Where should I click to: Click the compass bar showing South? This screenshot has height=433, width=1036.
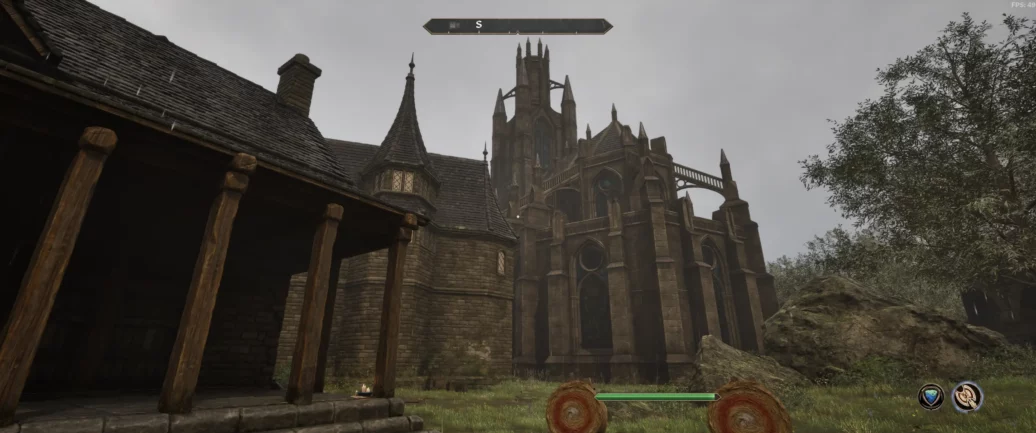pos(517,26)
